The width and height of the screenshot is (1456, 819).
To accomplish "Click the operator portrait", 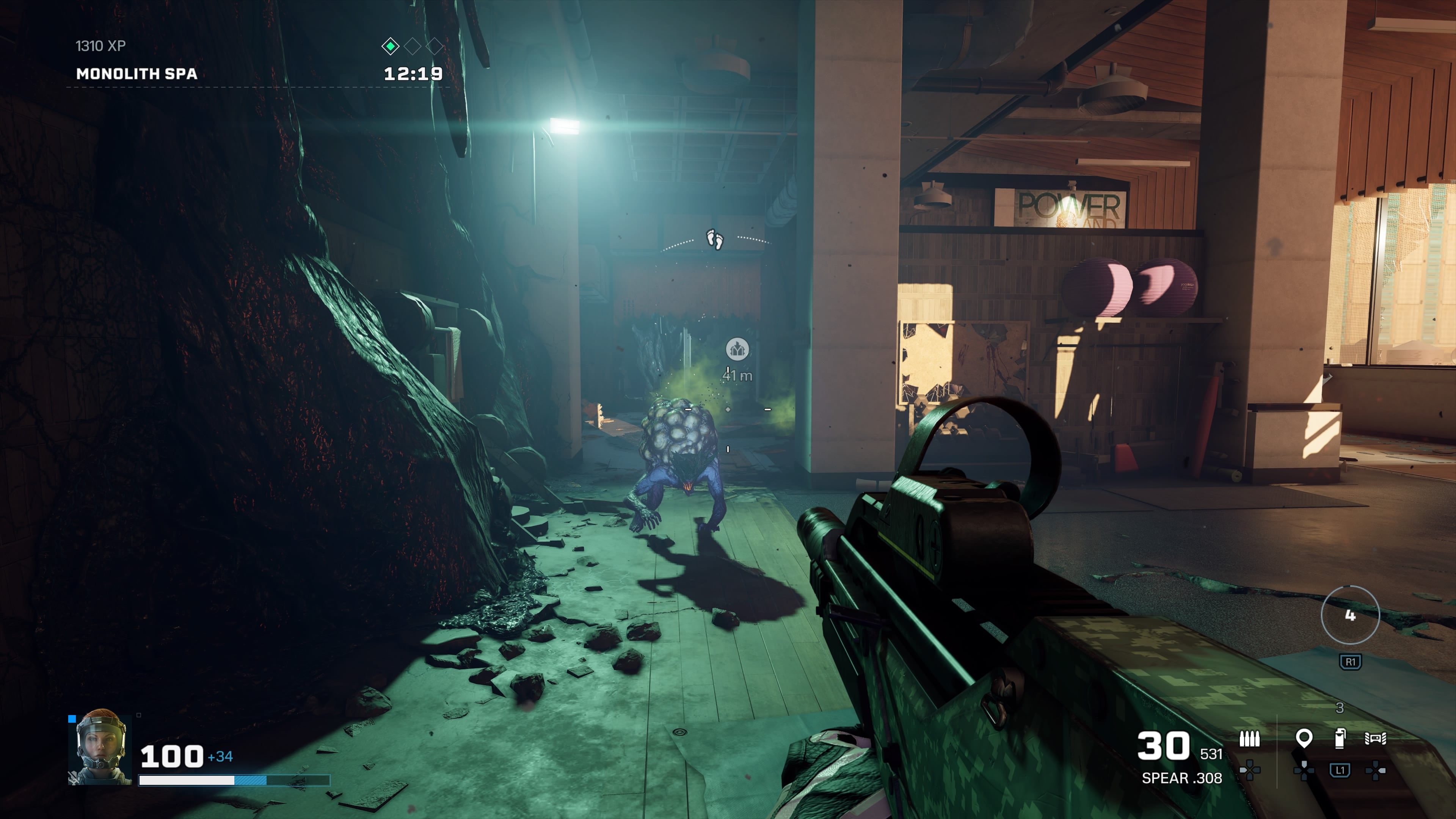I will pyautogui.click(x=100, y=747).
